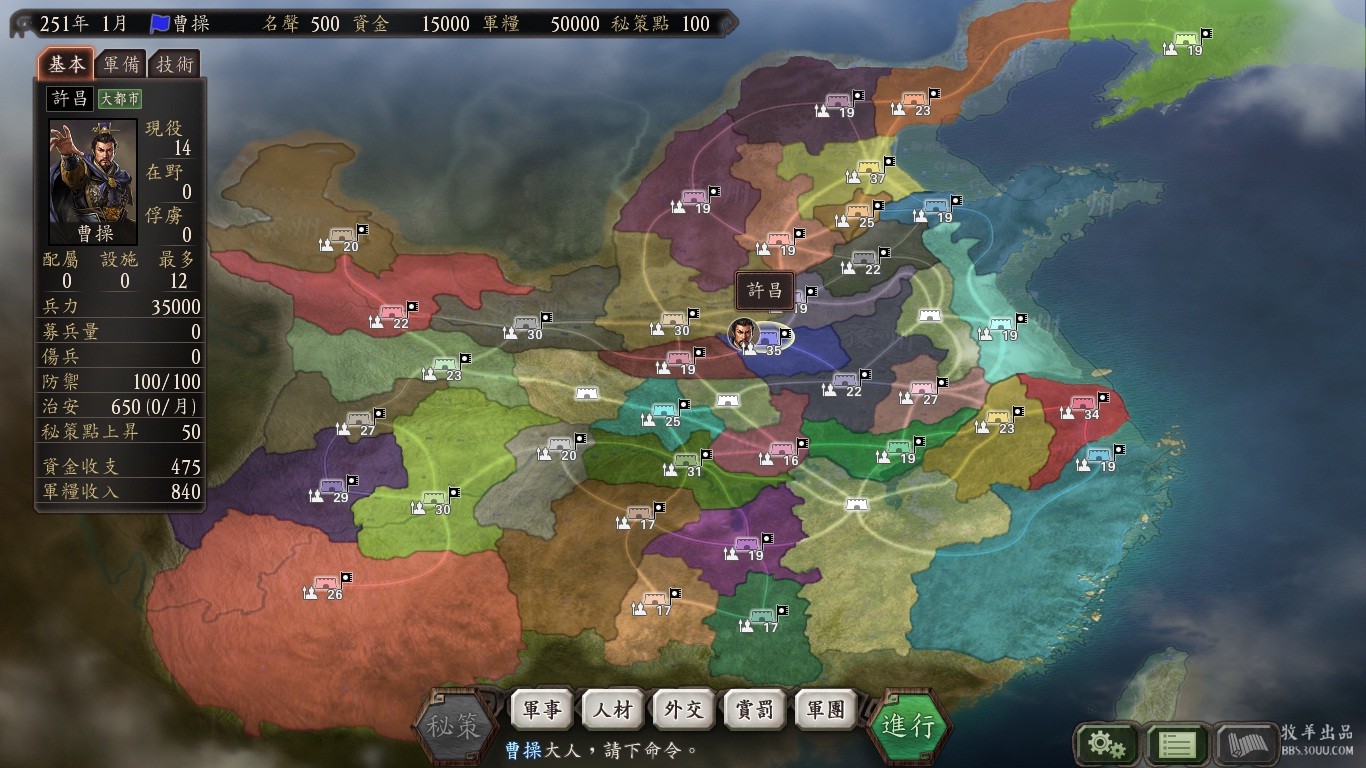The height and width of the screenshot is (768, 1366).
Task: Click the scroll map icon
Action: pos(1247,743)
